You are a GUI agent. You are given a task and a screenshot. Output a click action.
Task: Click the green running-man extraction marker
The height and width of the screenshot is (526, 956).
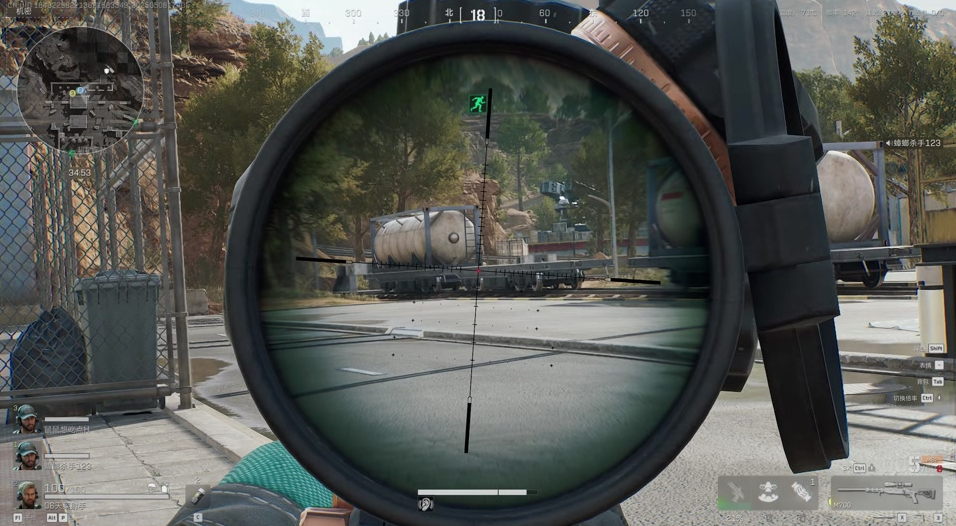(x=478, y=103)
